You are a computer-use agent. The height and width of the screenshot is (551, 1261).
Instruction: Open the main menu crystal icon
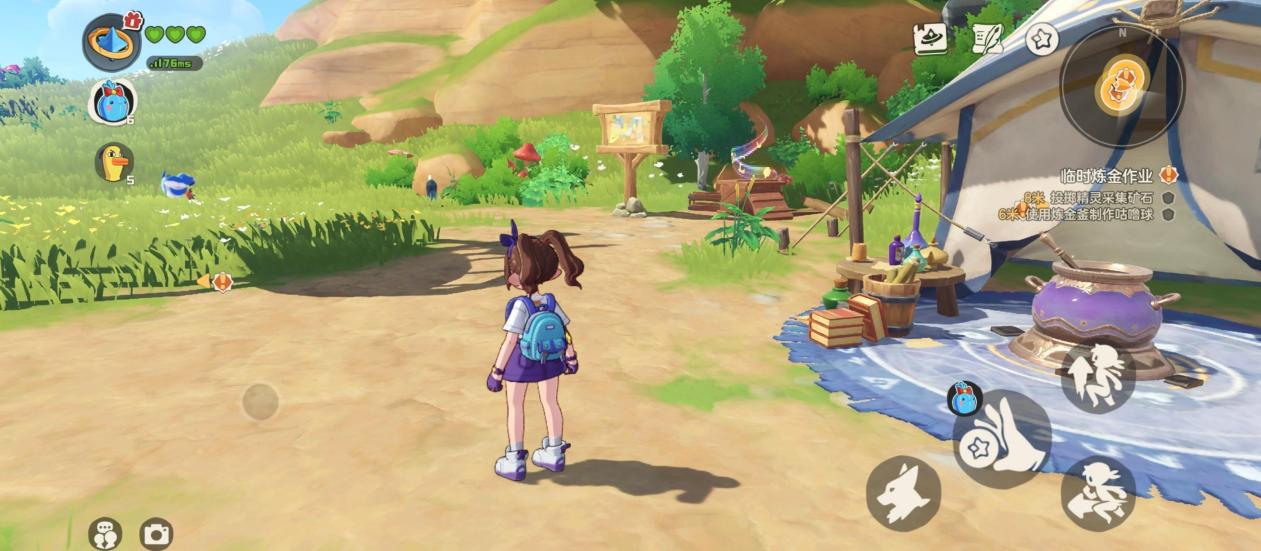pos(111,44)
